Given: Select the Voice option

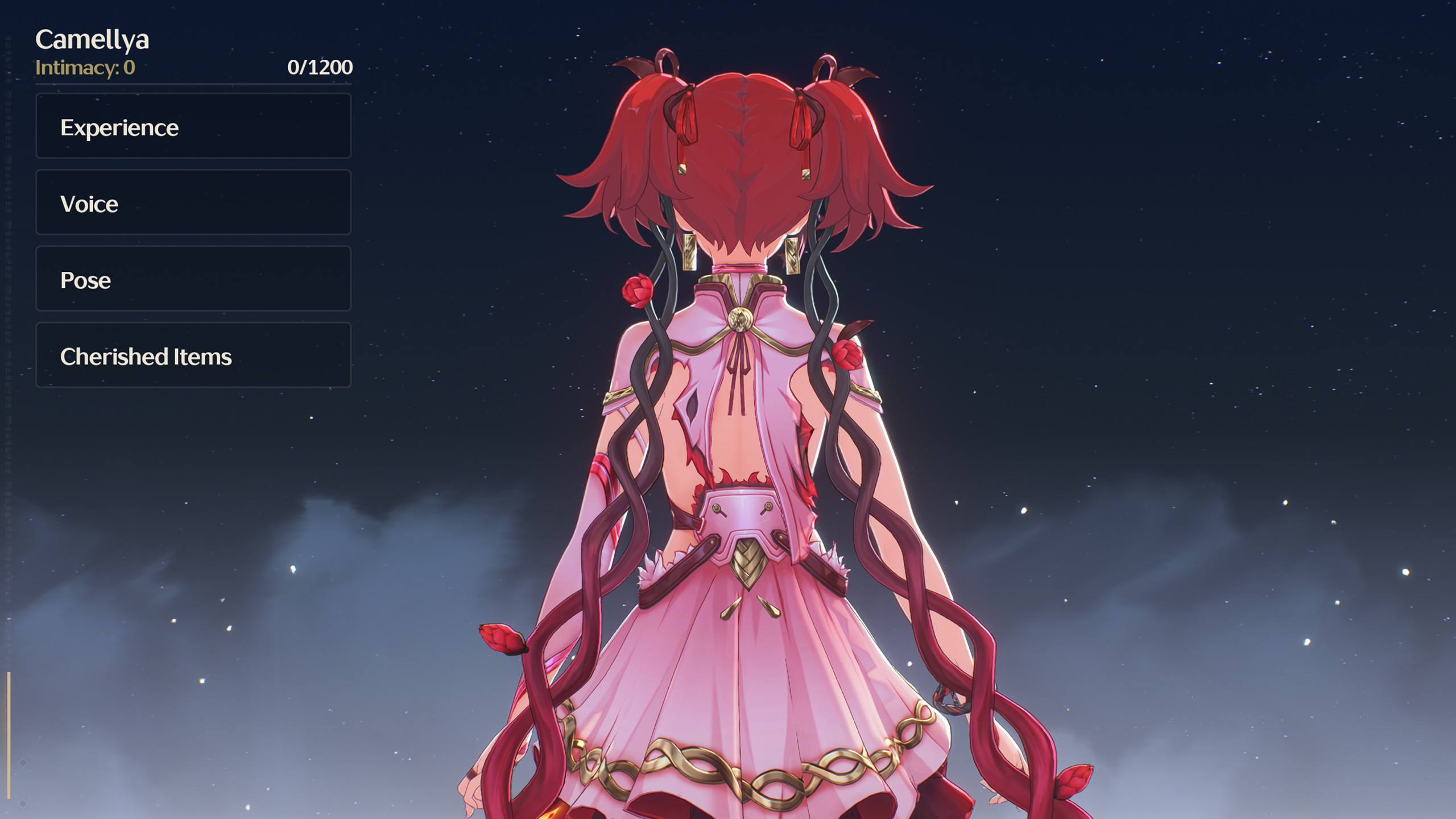Looking at the screenshot, I should (x=193, y=203).
